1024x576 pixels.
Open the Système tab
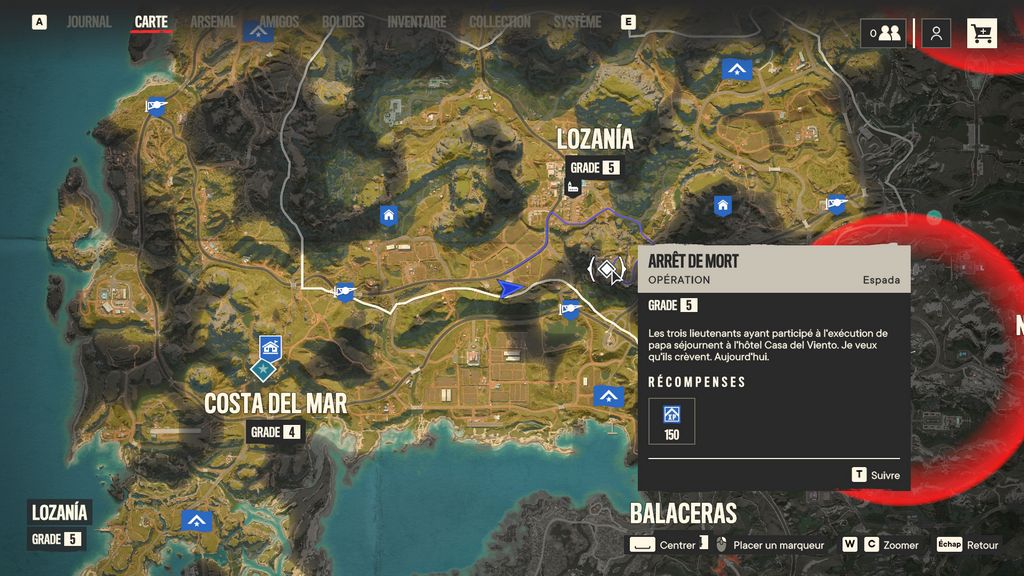578,21
